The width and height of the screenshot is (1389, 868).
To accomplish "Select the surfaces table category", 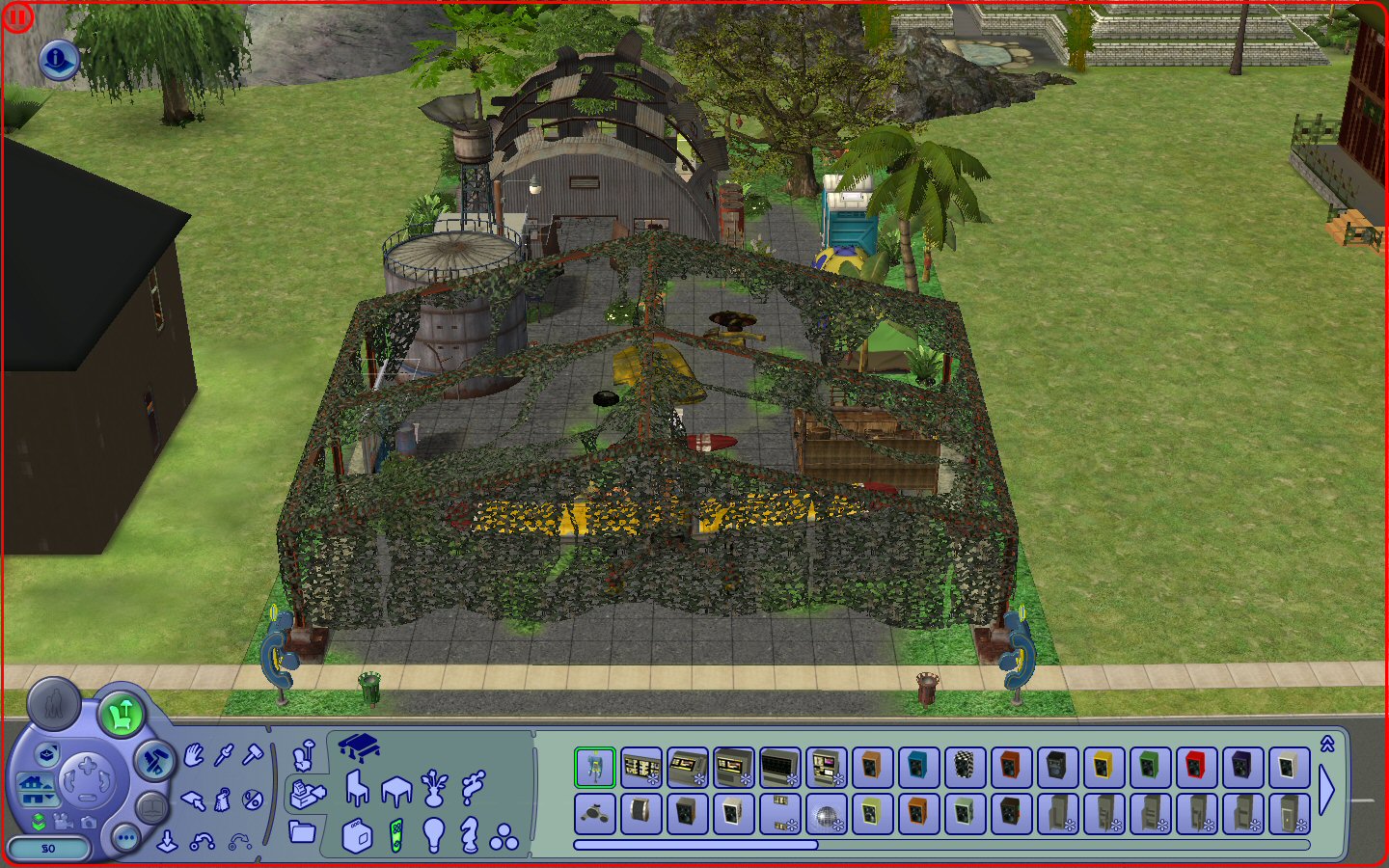I will click(396, 791).
